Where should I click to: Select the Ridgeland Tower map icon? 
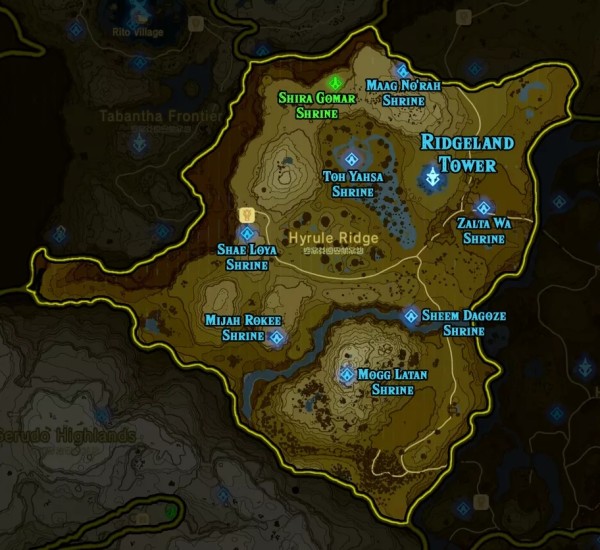(432, 178)
